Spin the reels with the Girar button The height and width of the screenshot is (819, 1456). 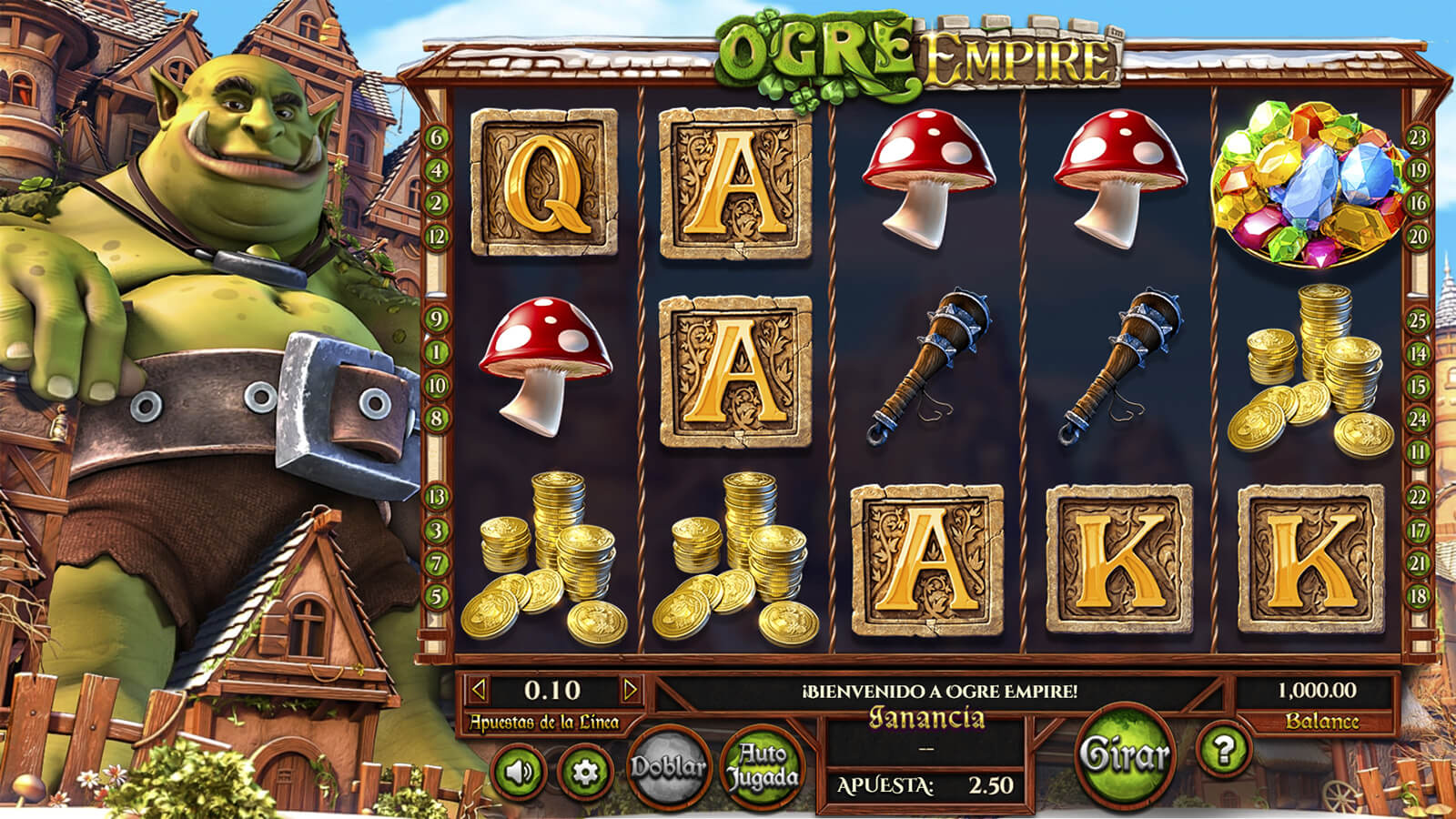pos(1124,755)
